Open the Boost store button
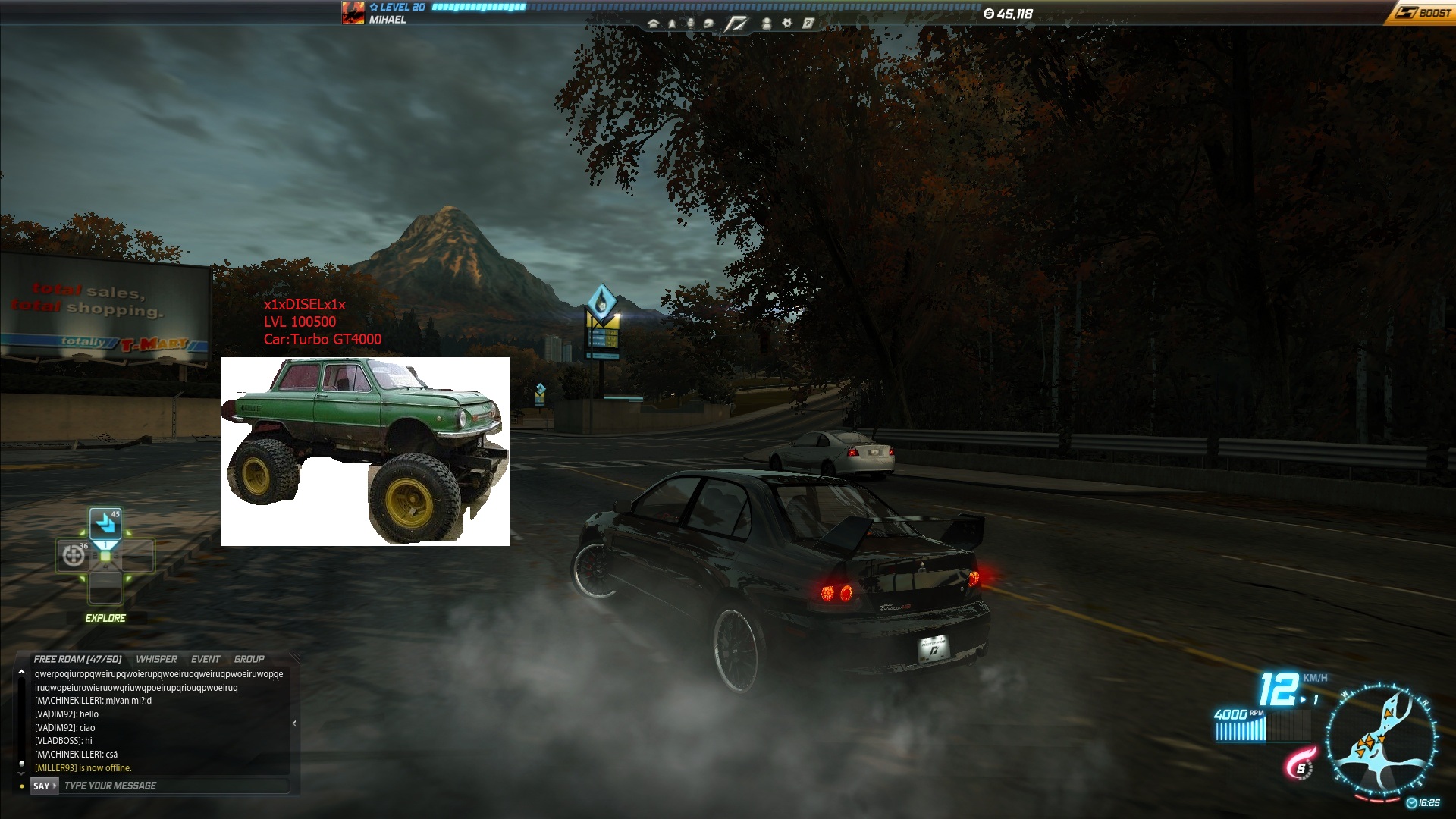 point(1423,13)
